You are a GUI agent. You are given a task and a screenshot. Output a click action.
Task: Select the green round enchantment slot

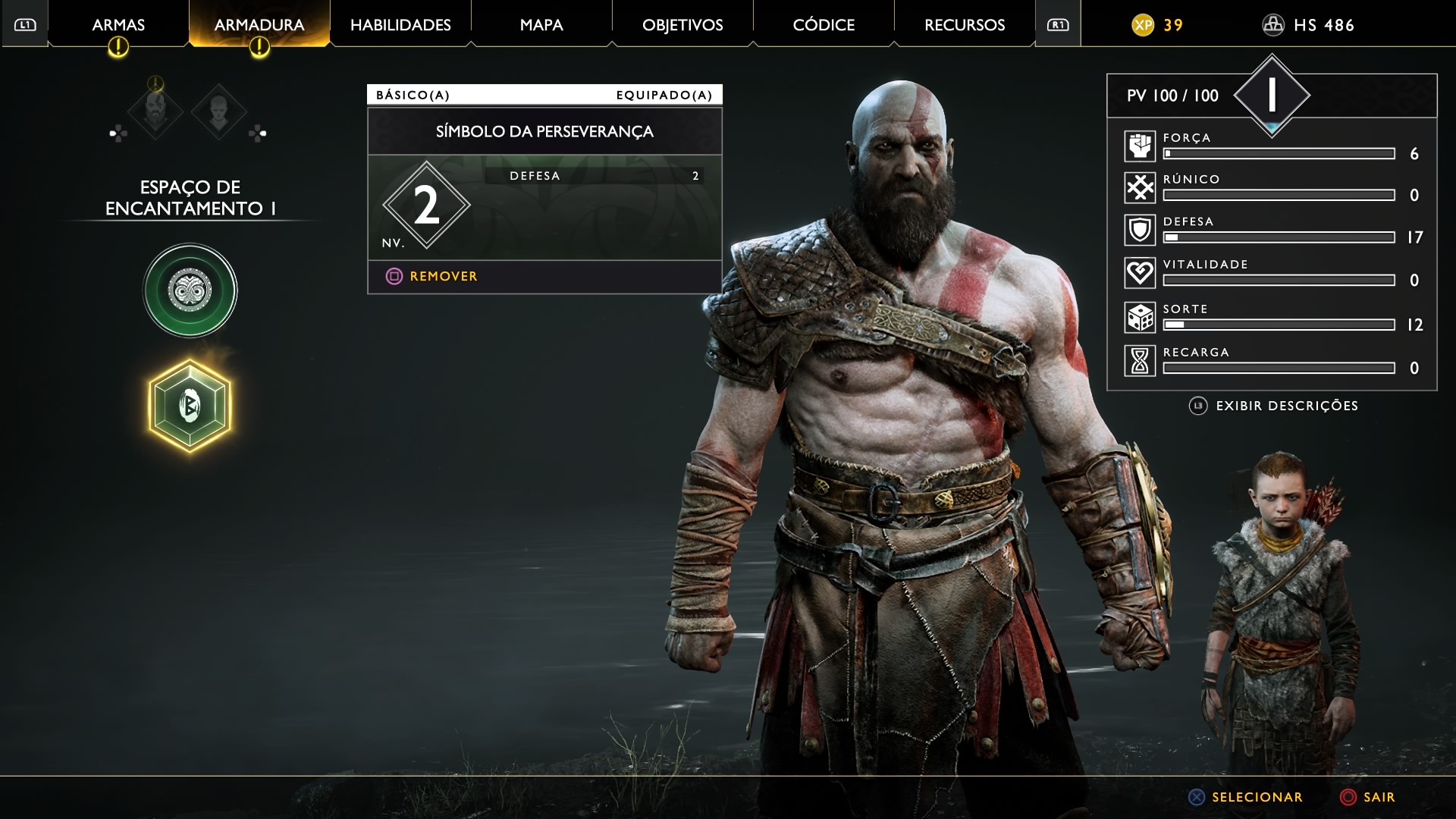click(190, 290)
